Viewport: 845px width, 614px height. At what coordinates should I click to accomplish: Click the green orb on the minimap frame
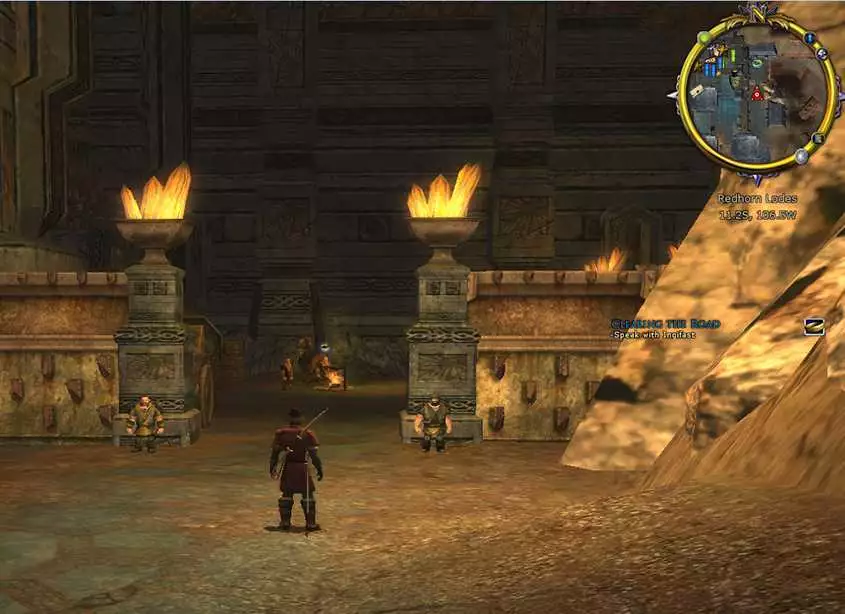click(703, 38)
